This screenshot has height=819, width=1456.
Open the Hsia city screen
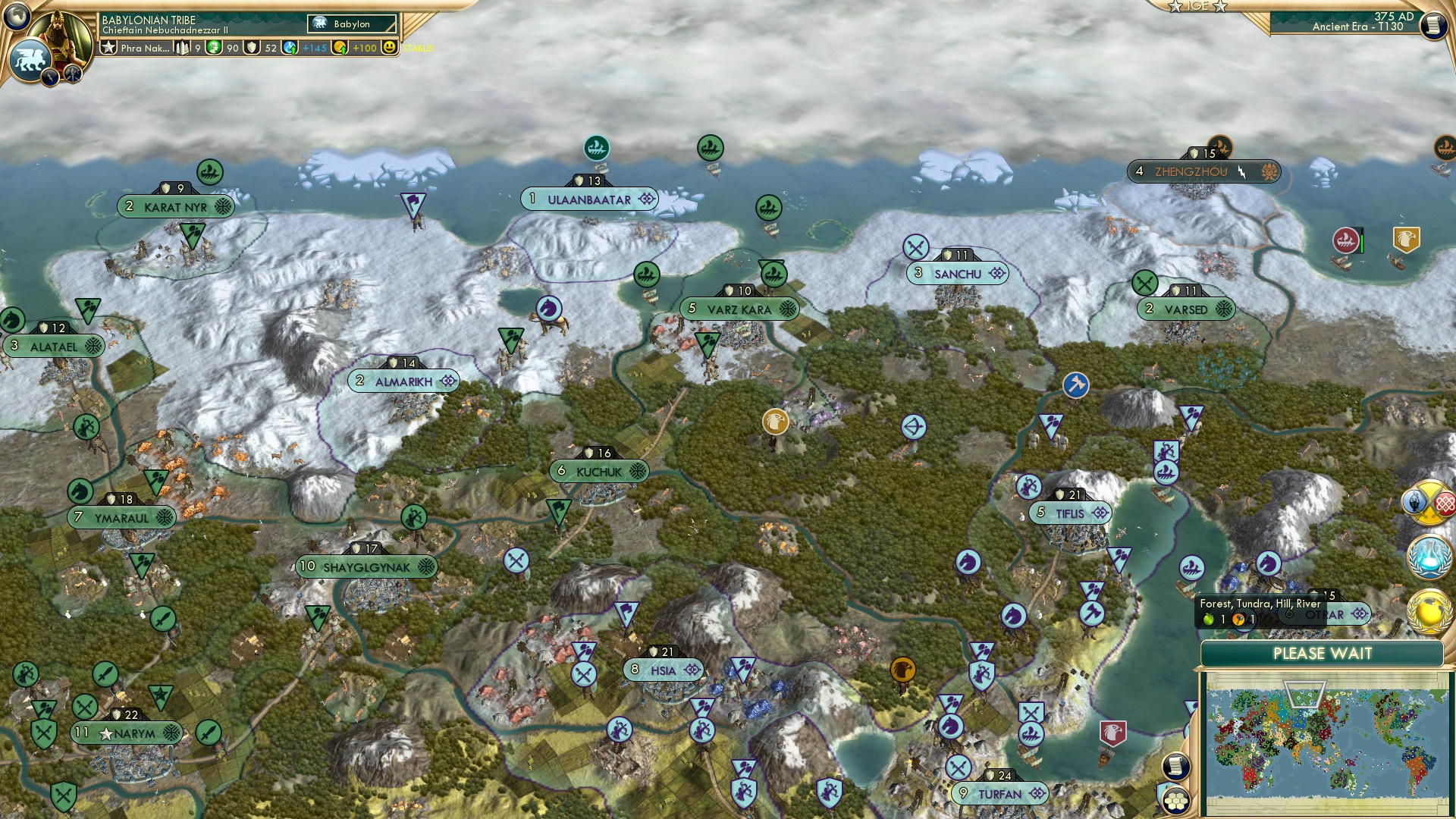[x=662, y=669]
